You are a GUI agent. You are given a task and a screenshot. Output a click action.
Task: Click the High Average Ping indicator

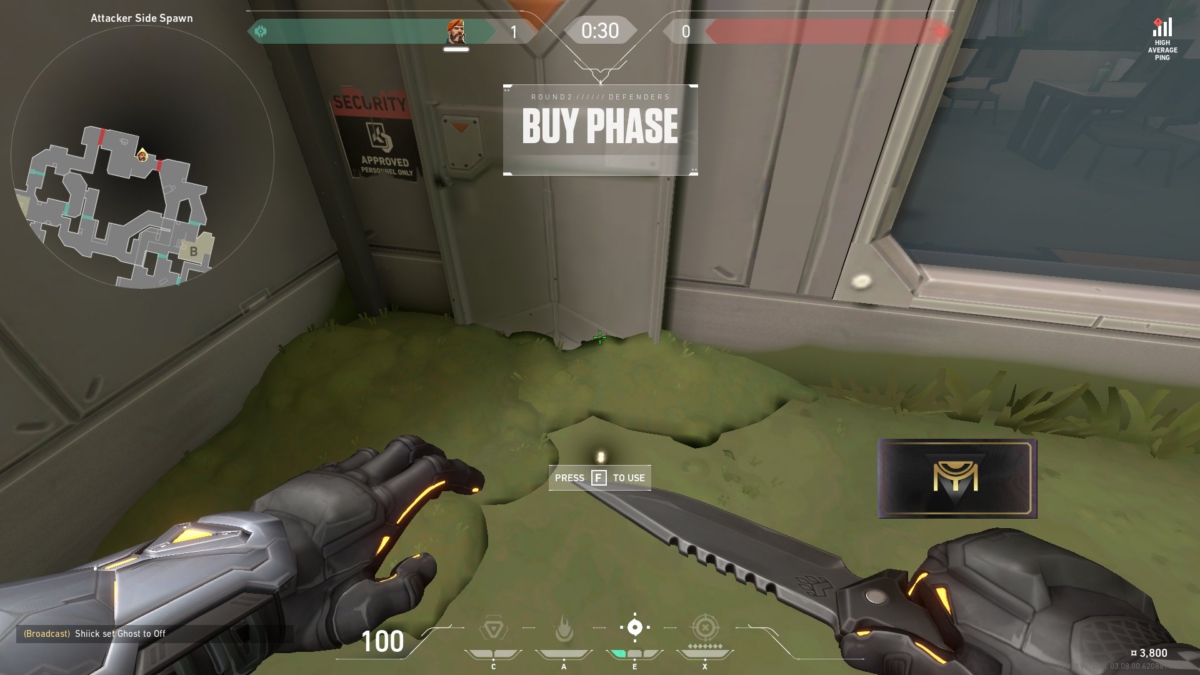click(x=1163, y=40)
